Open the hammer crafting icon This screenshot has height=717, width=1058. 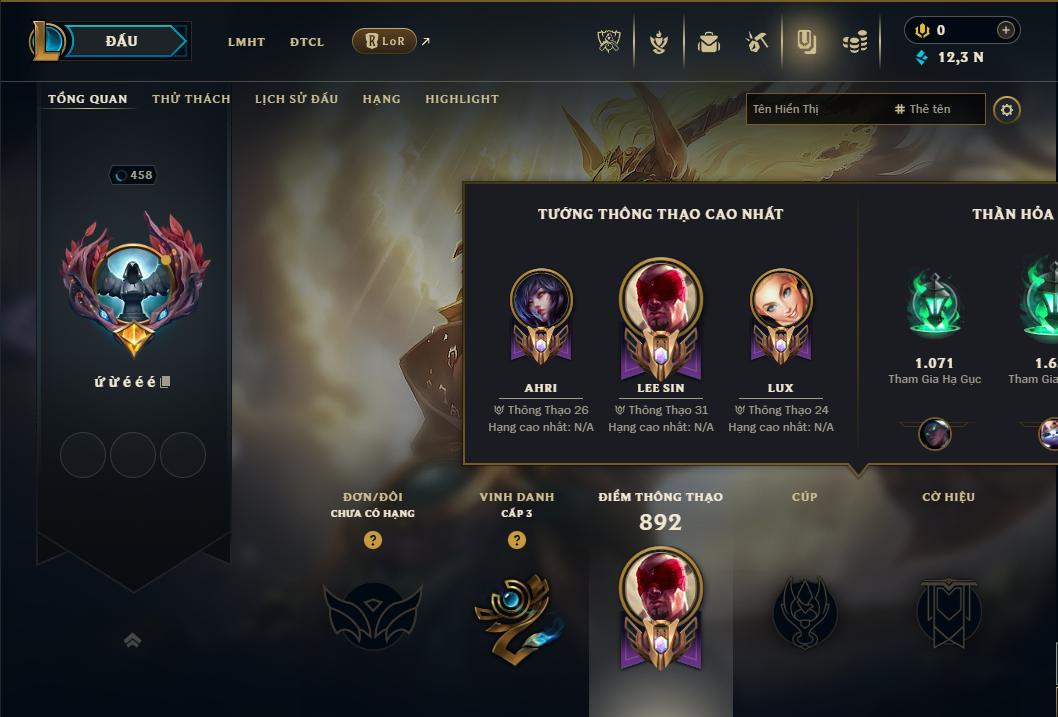757,42
